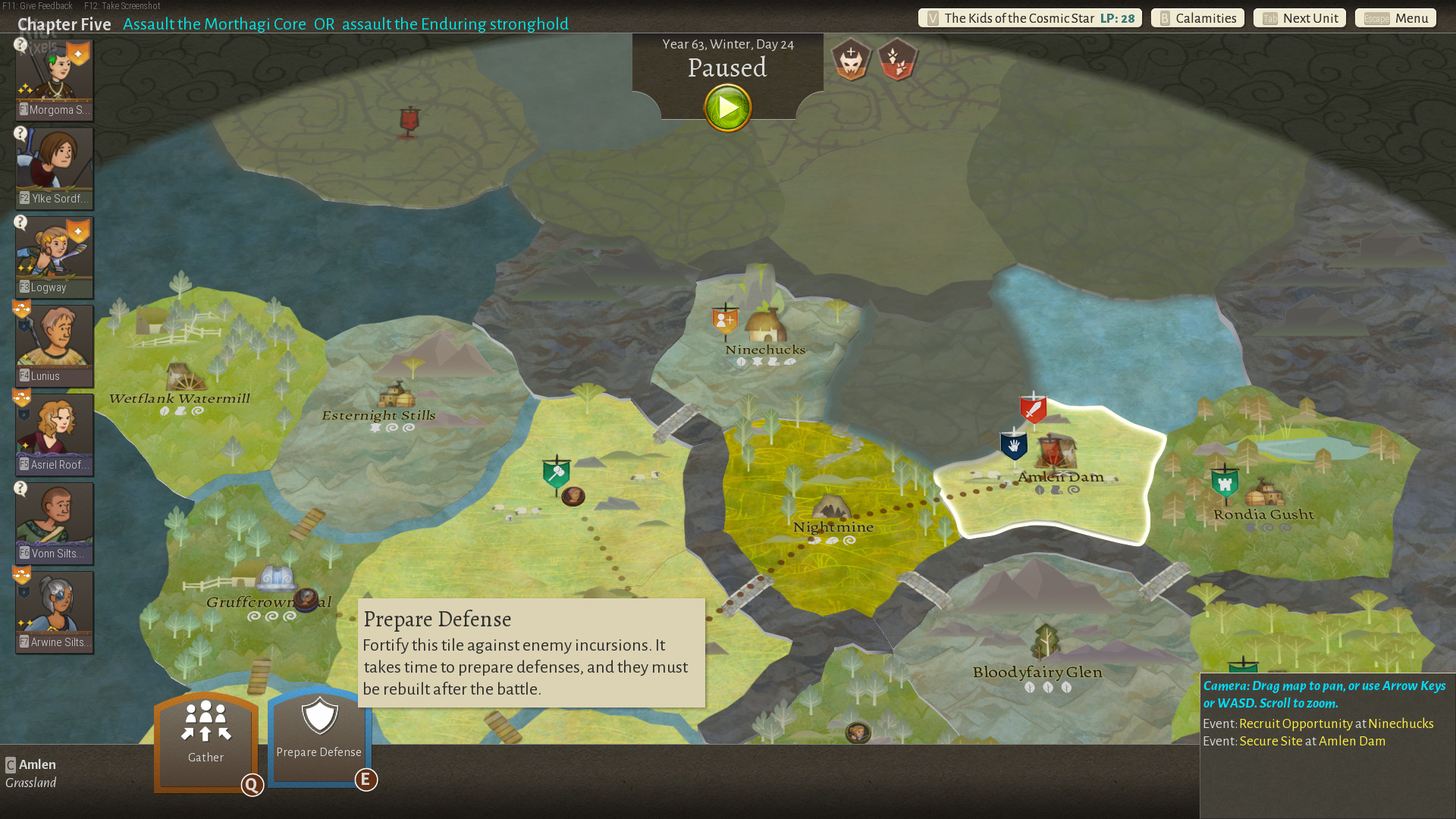This screenshot has width=1456, height=819.
Task: Open the Secure Site event at Amlen Dam
Action: 1270,741
